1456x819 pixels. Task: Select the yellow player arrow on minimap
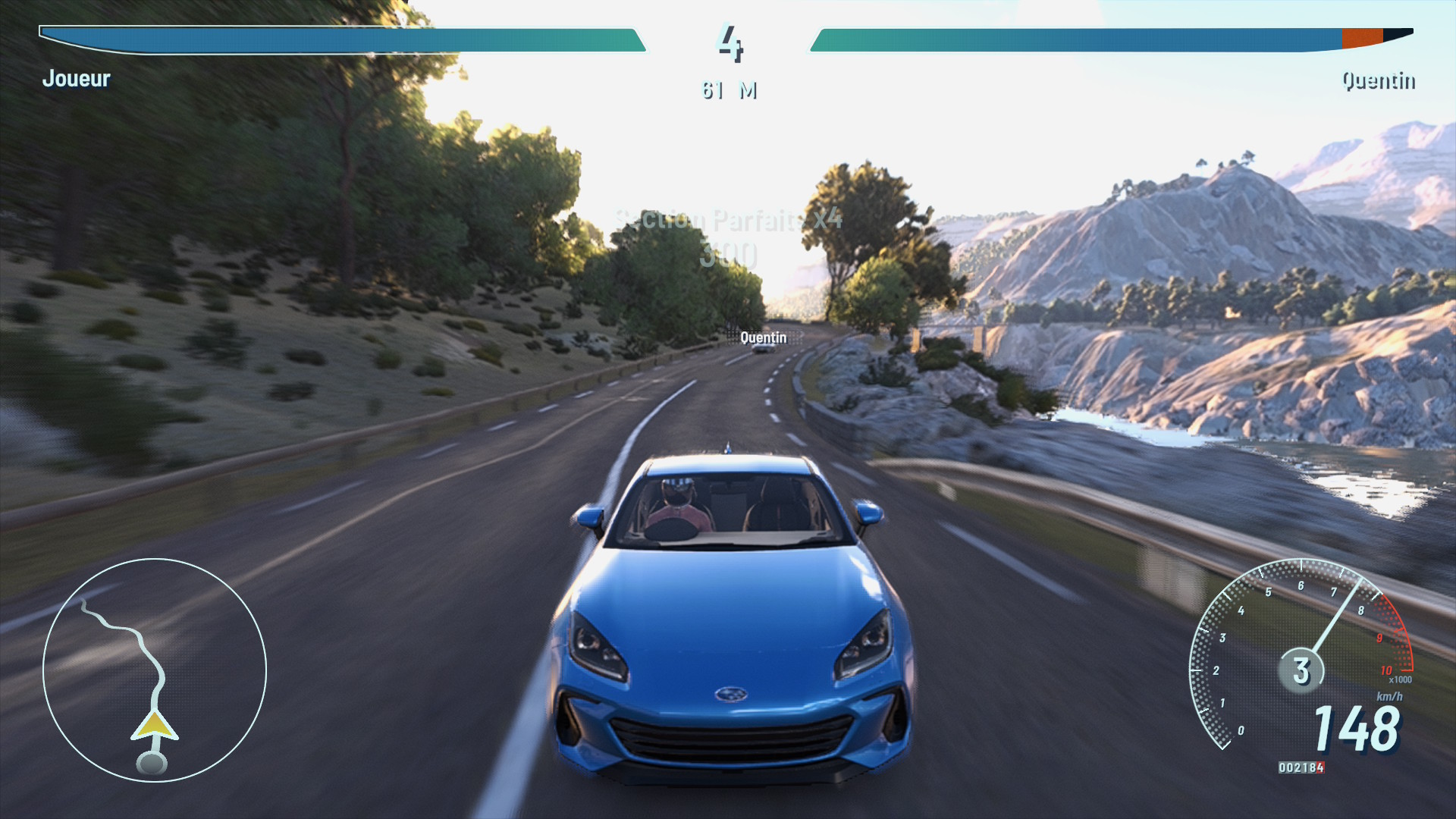(x=155, y=726)
